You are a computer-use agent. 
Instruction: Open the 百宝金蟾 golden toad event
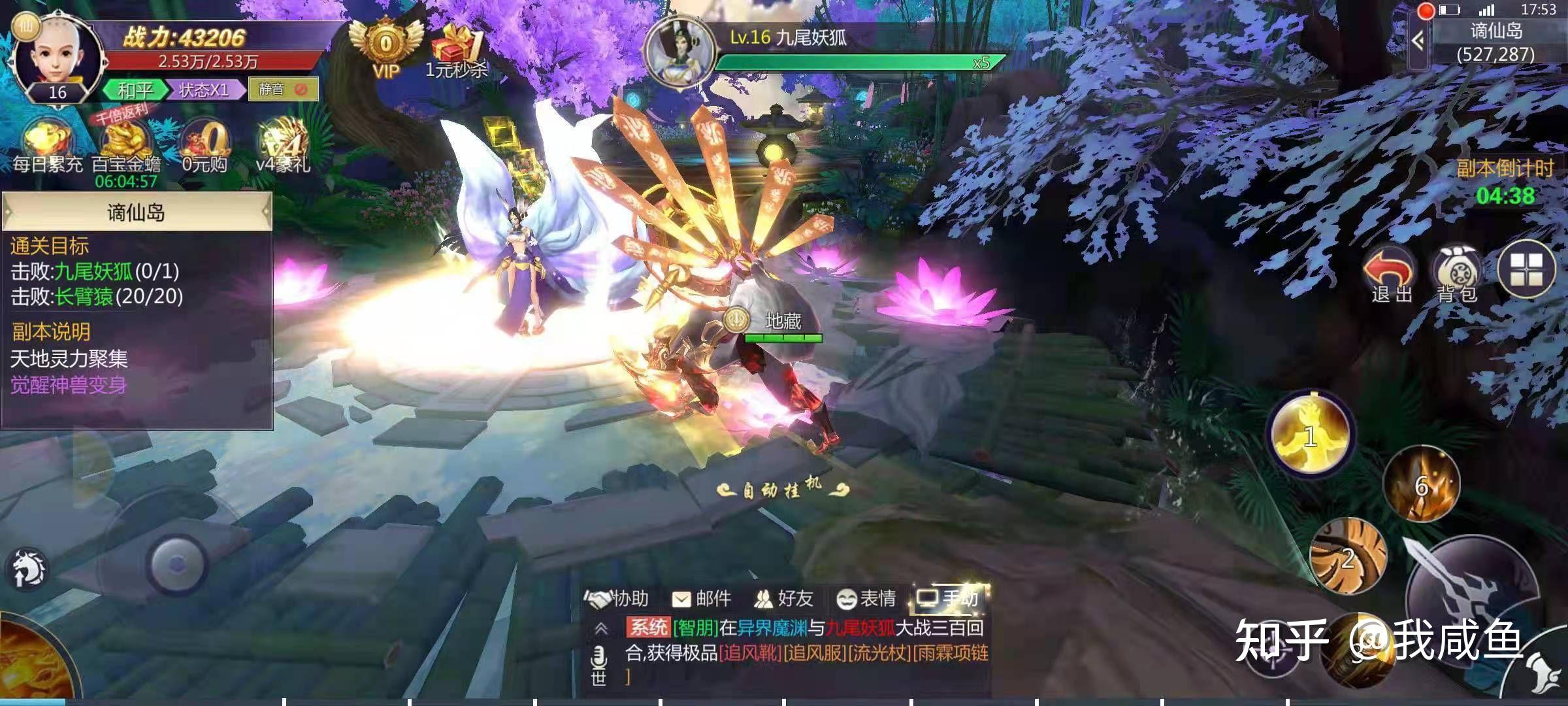(126, 147)
